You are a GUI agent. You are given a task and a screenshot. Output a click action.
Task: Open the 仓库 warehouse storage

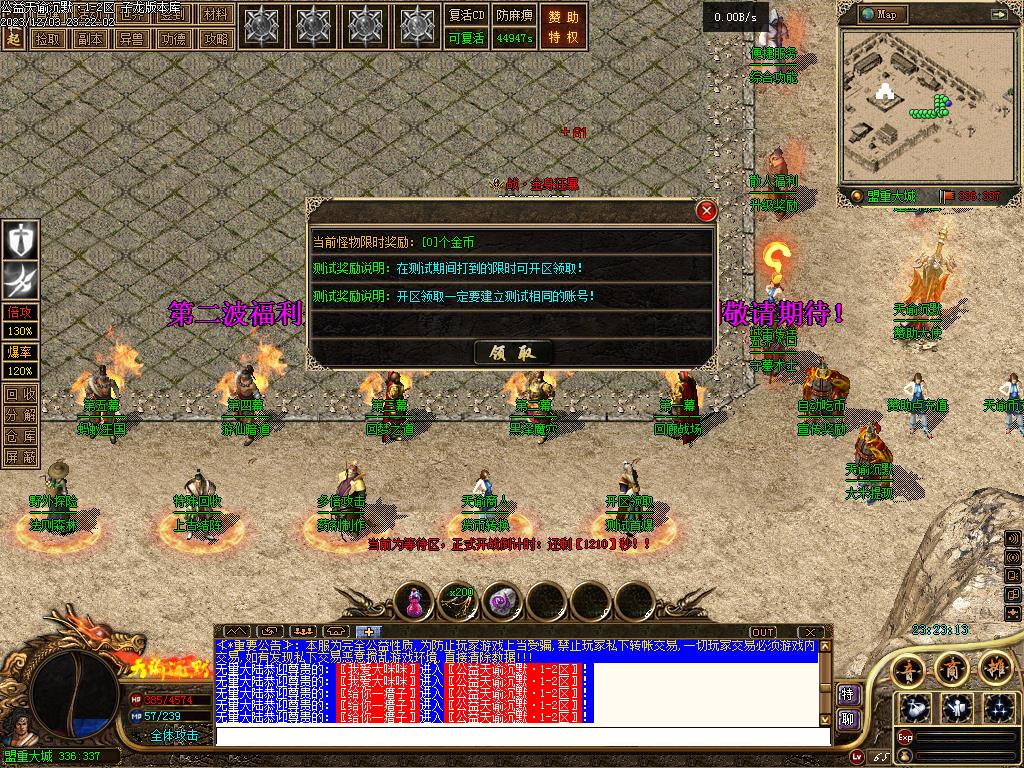[x=21, y=436]
